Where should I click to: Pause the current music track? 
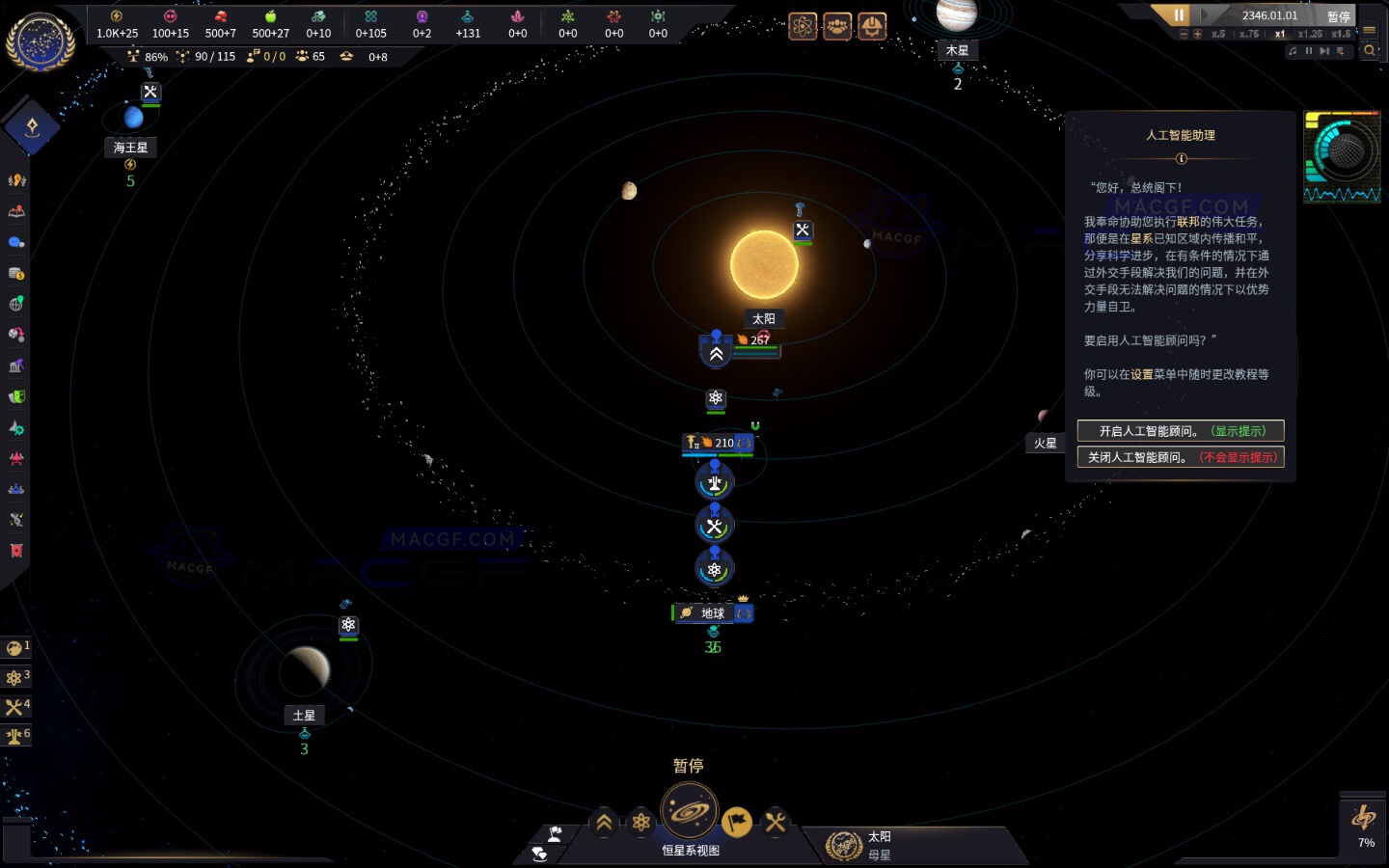pyautogui.click(x=1308, y=51)
